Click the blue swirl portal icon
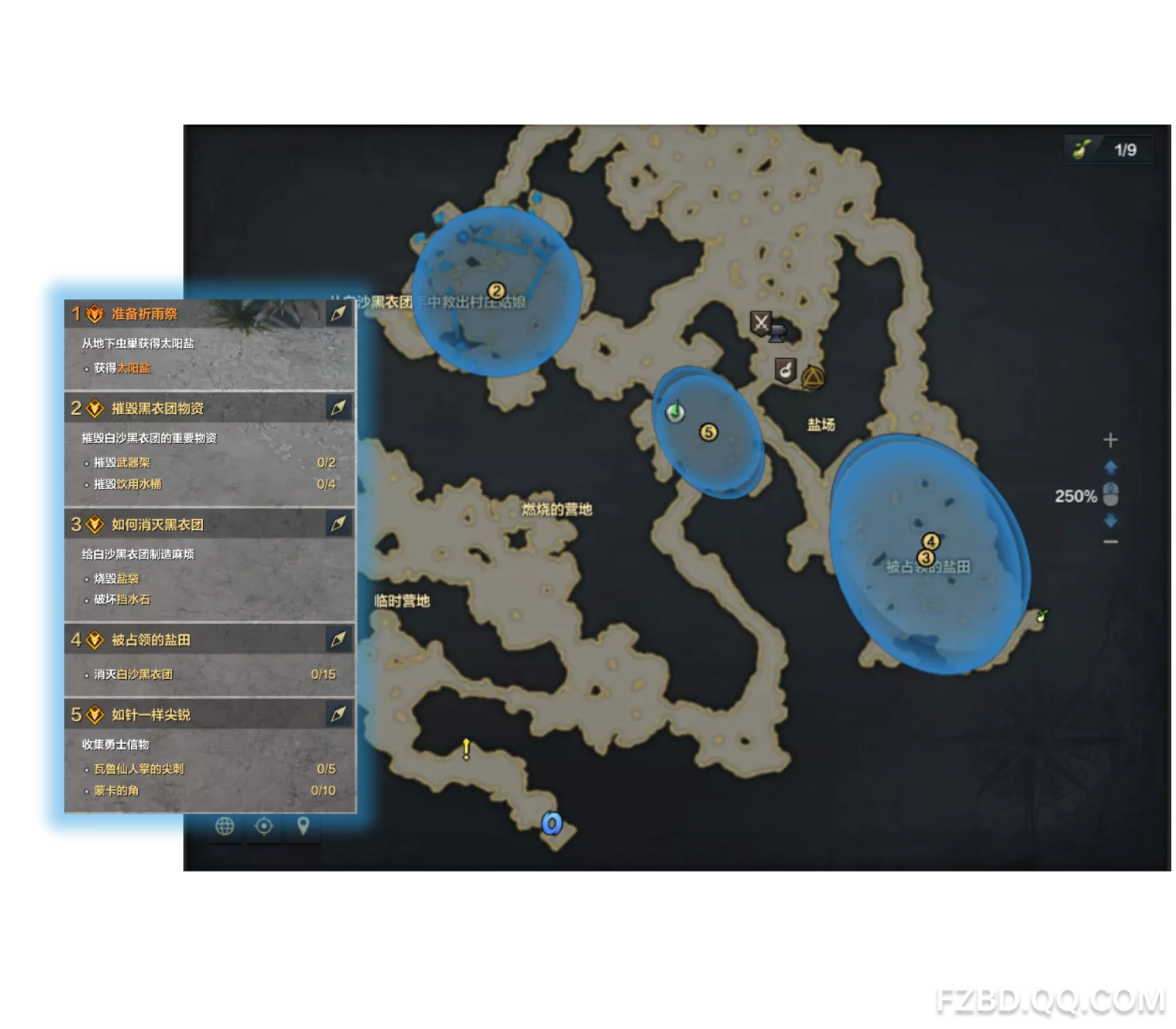Viewport: 1176px width, 1029px height. click(552, 823)
